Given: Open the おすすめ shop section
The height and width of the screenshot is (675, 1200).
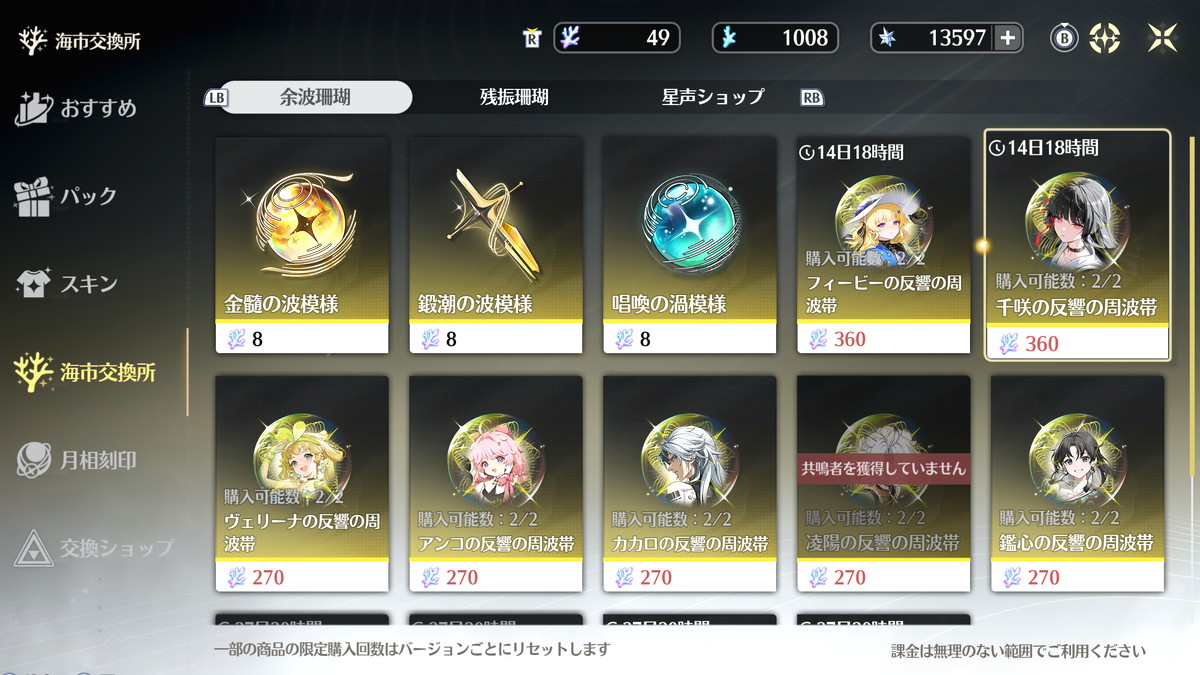Looking at the screenshot, I should click(x=78, y=108).
